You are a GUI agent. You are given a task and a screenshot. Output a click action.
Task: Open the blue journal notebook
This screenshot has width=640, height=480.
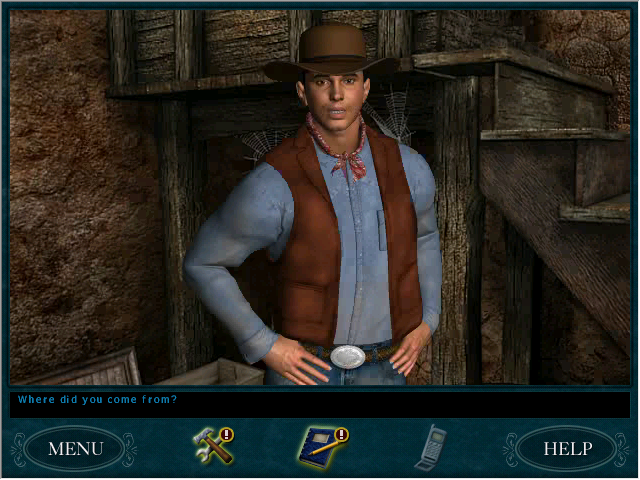(319, 447)
